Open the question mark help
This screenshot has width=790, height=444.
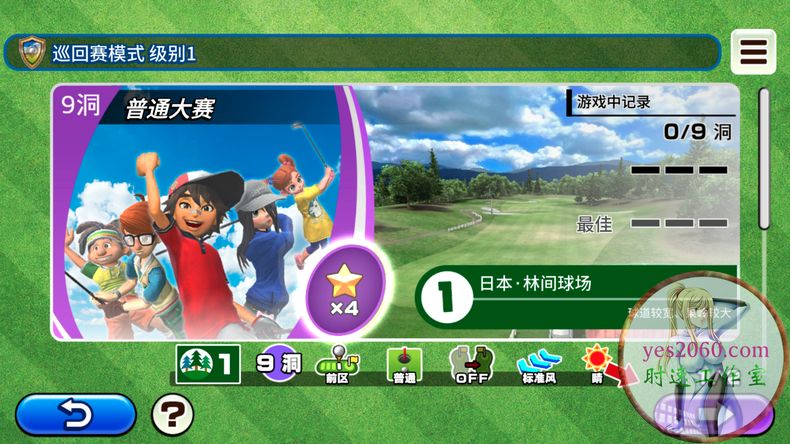[x=172, y=414]
